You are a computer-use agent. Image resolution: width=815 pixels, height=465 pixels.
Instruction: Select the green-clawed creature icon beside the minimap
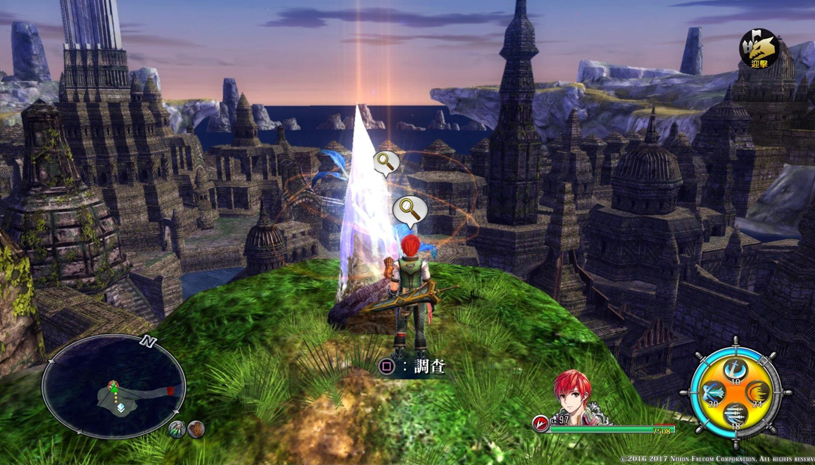[177, 430]
